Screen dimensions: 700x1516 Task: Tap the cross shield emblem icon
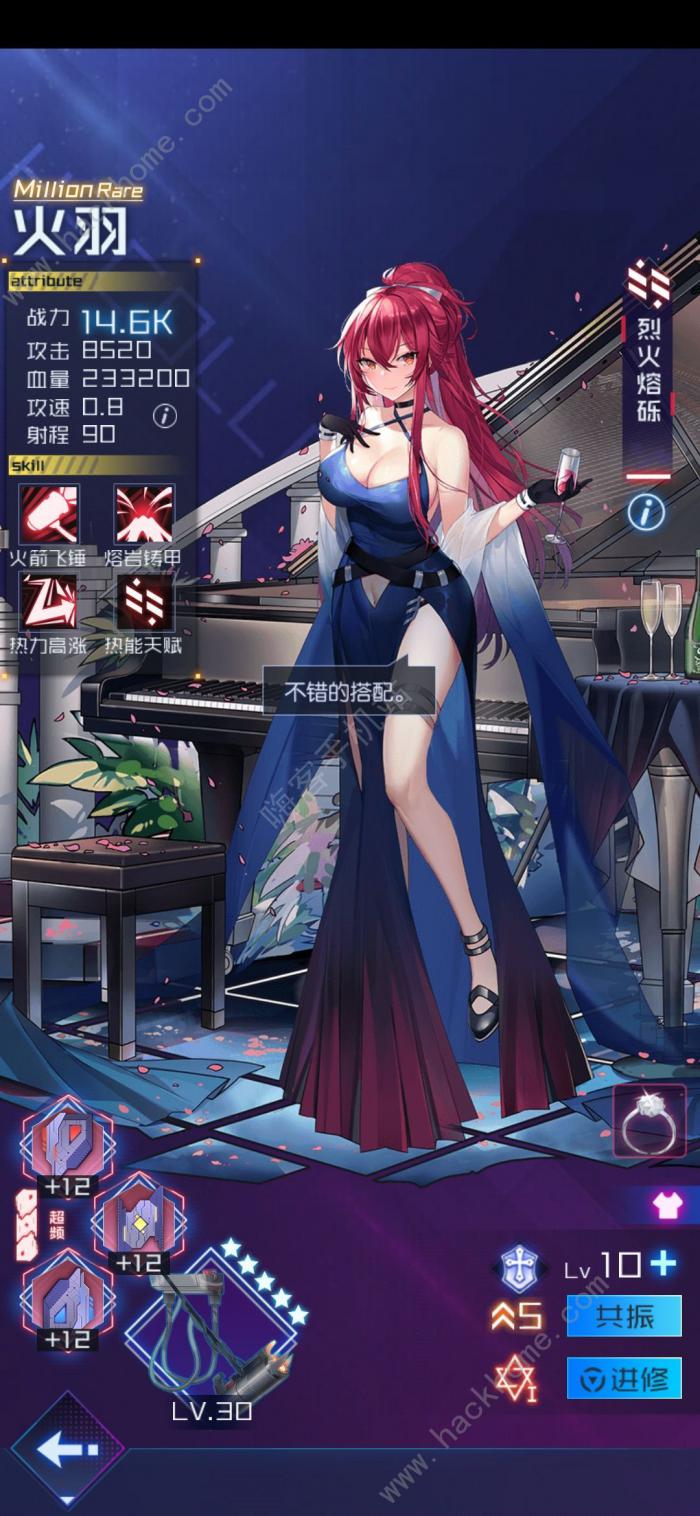click(520, 1266)
